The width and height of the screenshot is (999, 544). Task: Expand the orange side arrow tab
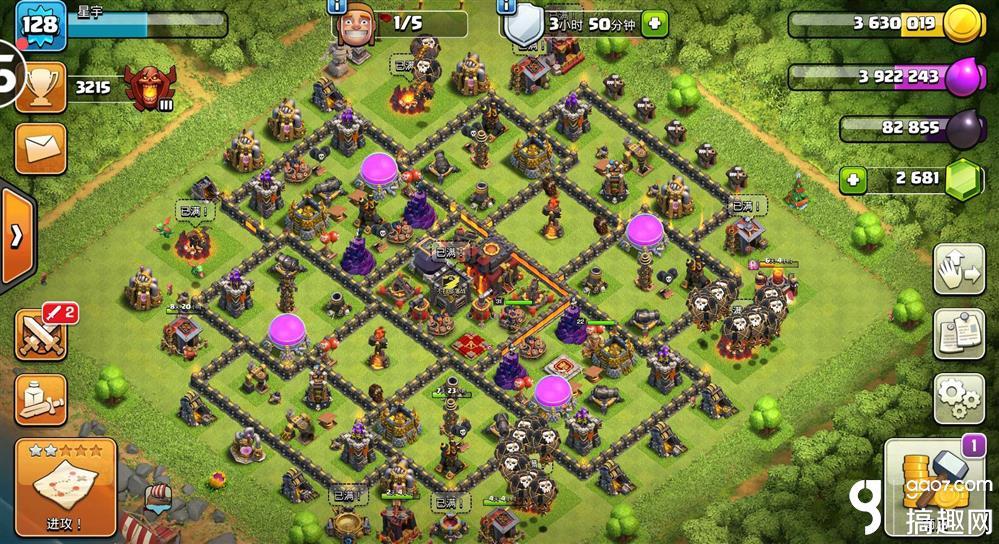click(17, 236)
